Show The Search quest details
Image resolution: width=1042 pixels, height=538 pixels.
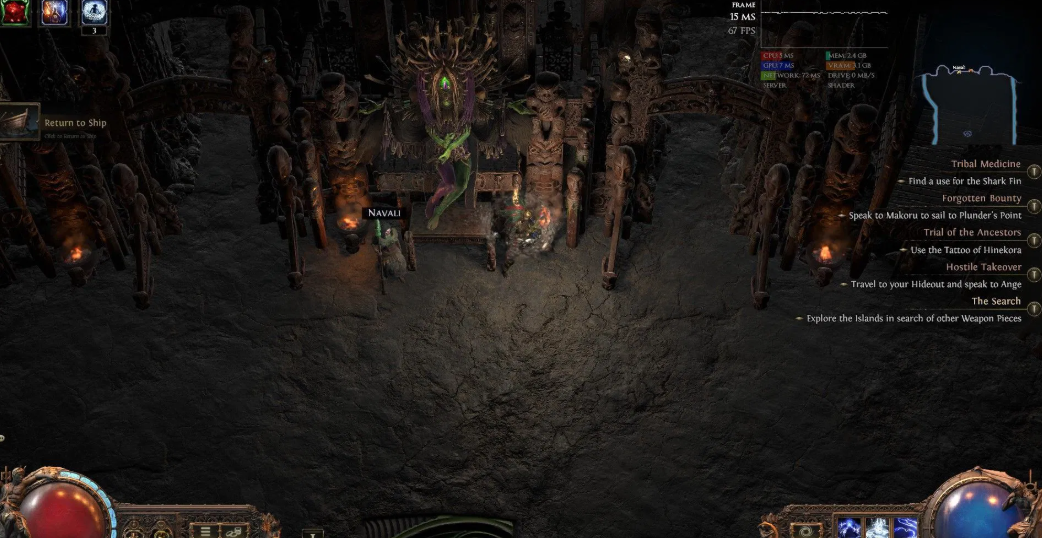coord(996,301)
